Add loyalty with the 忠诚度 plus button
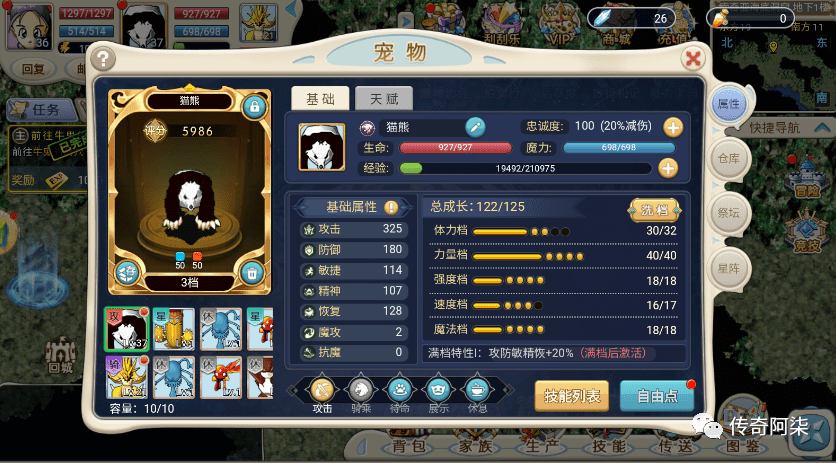This screenshot has width=836, height=463. (x=673, y=127)
